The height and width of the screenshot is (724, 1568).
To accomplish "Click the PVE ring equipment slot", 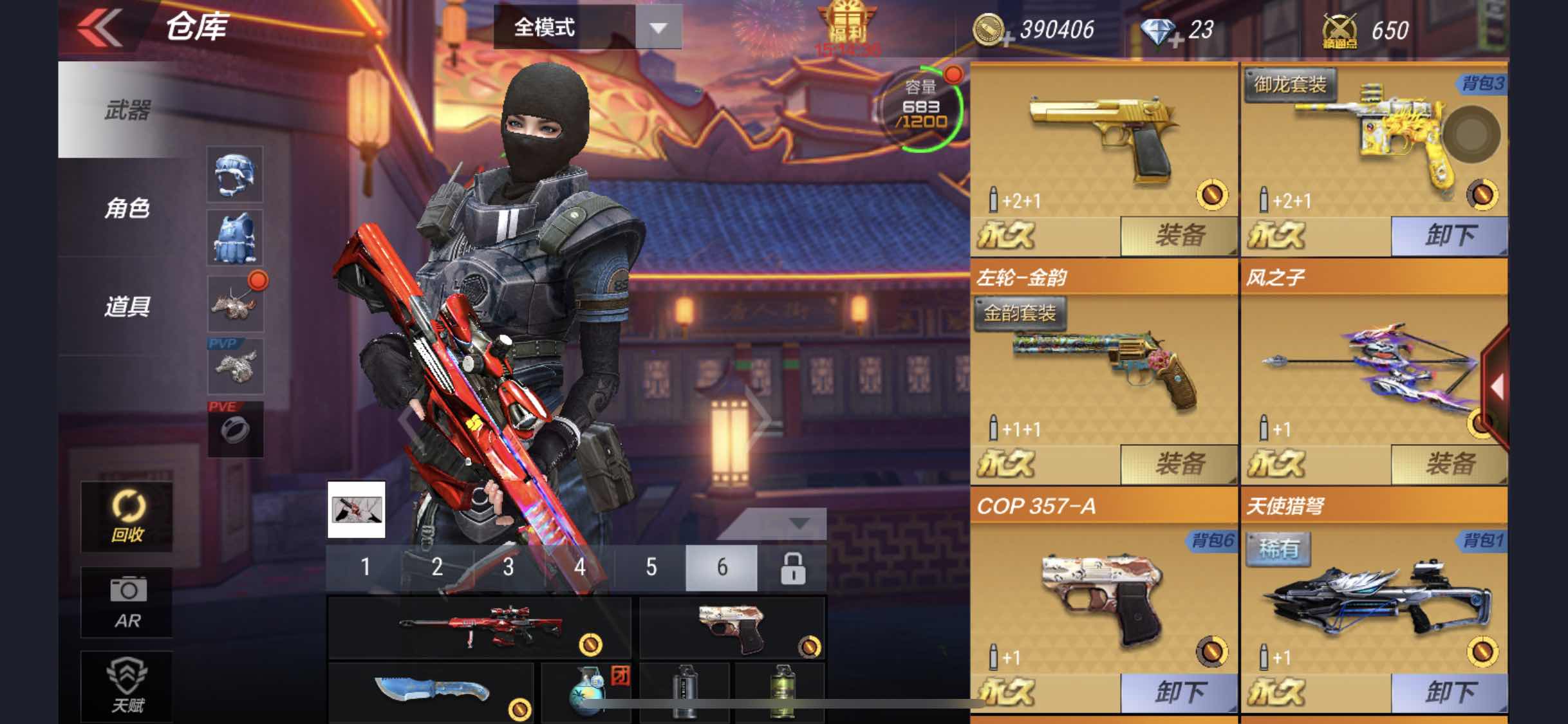I will (235, 430).
